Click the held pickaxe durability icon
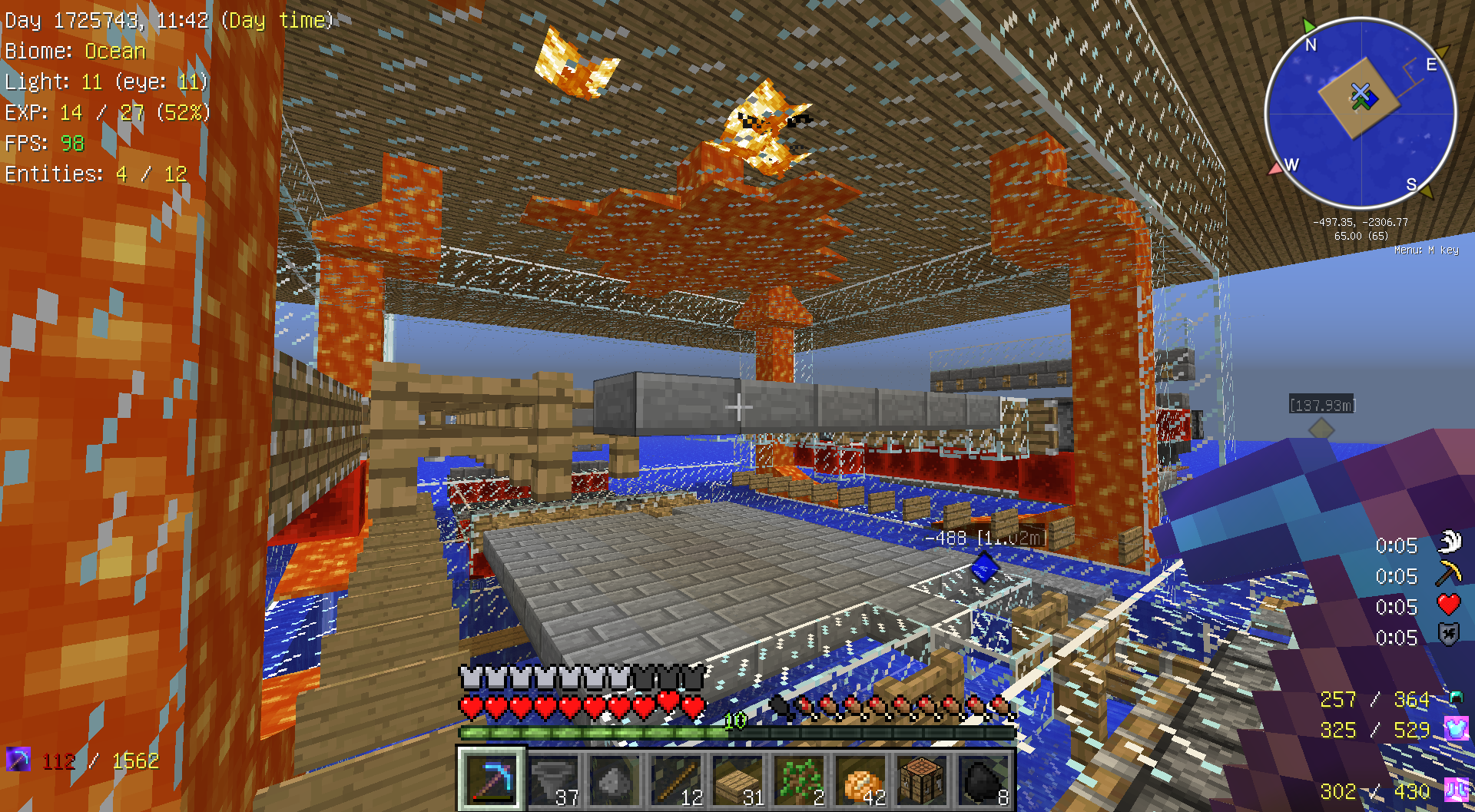The width and height of the screenshot is (1475, 812). tap(18, 760)
